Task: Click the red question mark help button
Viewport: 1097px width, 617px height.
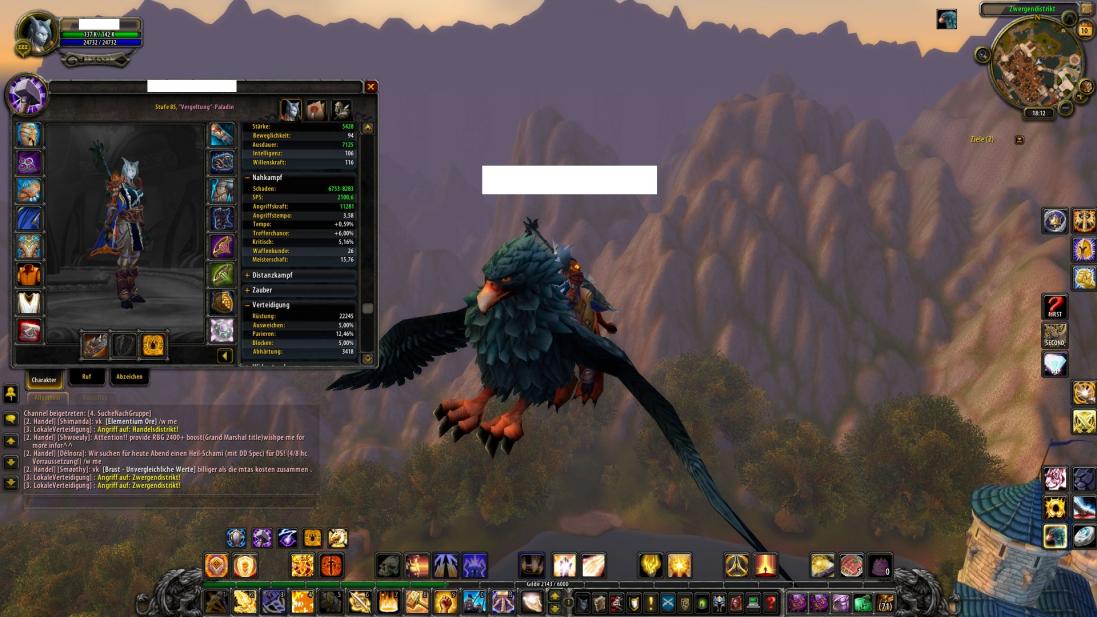Action: point(770,603)
